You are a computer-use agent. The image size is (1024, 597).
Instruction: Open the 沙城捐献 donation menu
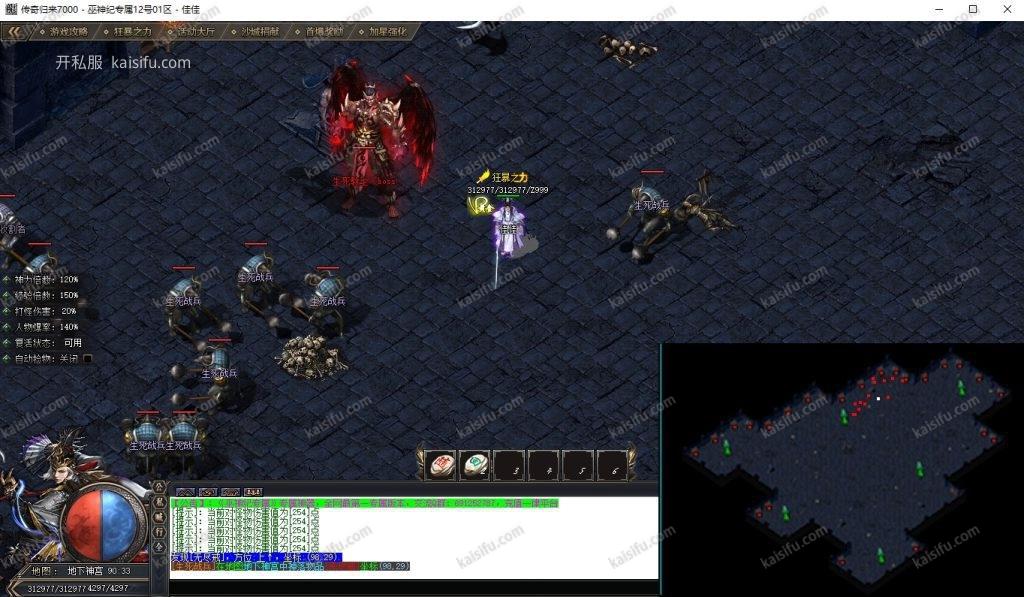(260, 31)
